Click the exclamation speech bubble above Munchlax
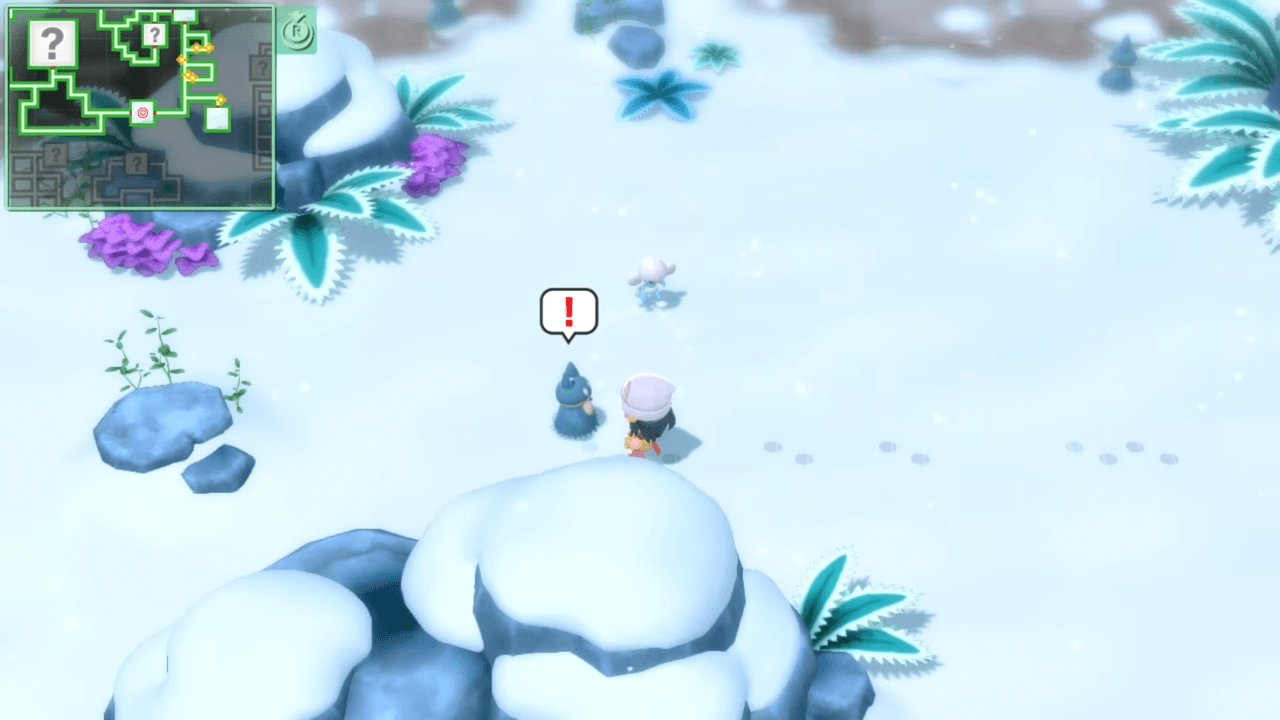1280x720 pixels. pyautogui.click(x=568, y=312)
